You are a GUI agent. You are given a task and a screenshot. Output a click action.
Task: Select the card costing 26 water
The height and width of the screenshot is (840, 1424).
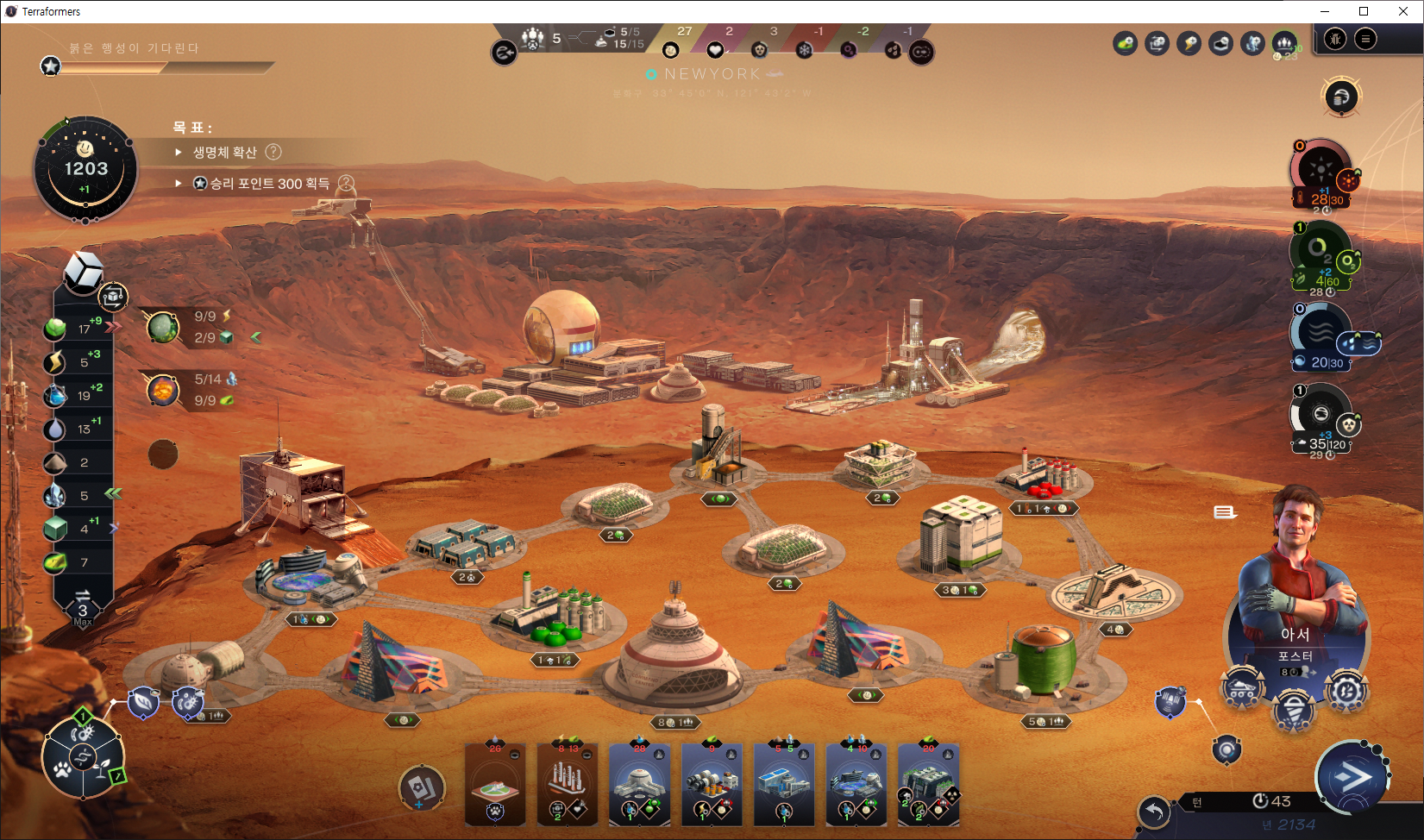pos(495,784)
